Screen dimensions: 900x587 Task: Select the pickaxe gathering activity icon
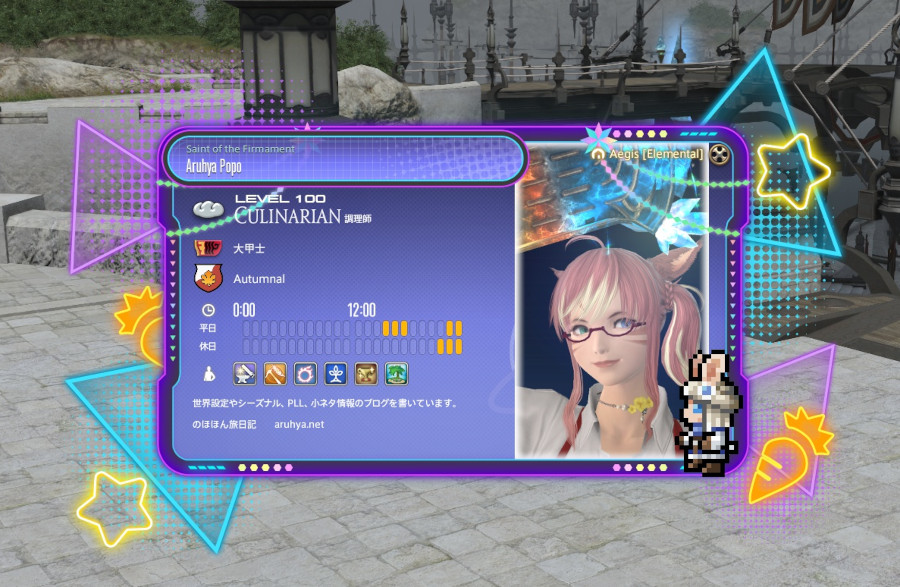tap(275, 374)
